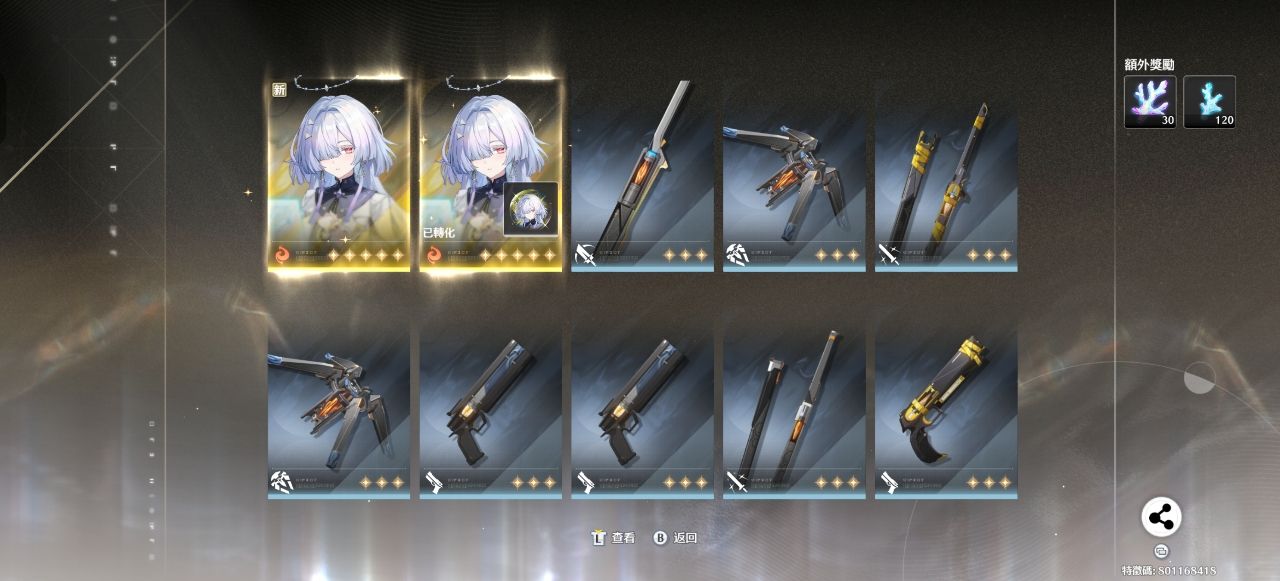The image size is (1280, 581).
Task: Open the share button
Action: [1161, 517]
